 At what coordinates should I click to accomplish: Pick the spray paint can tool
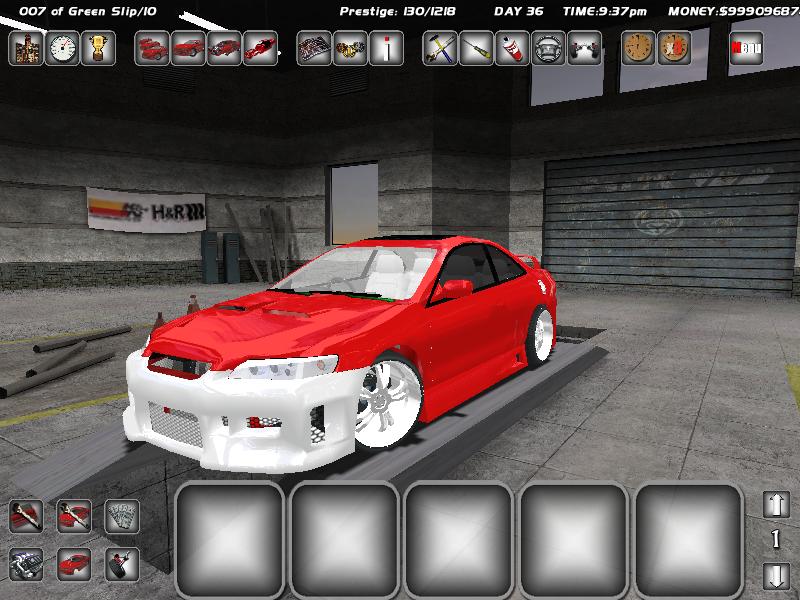(x=512, y=47)
